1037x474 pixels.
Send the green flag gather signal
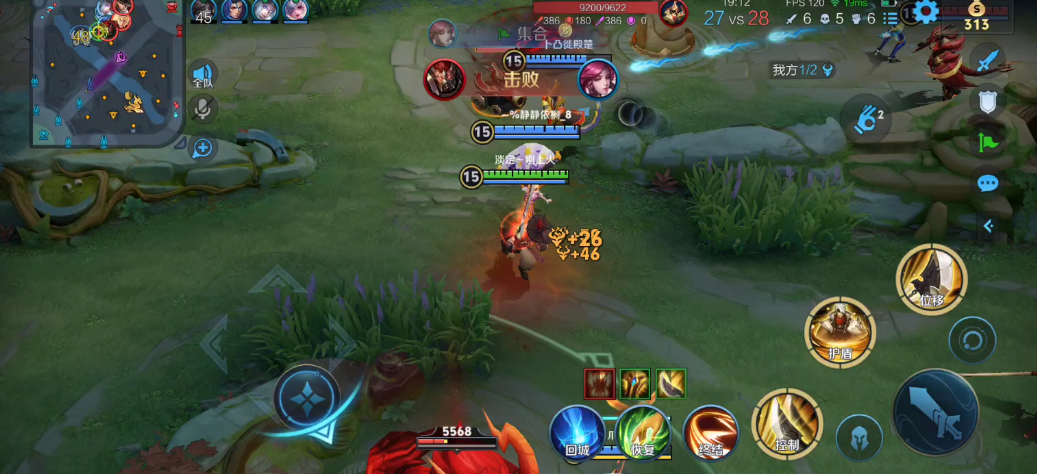[988, 141]
